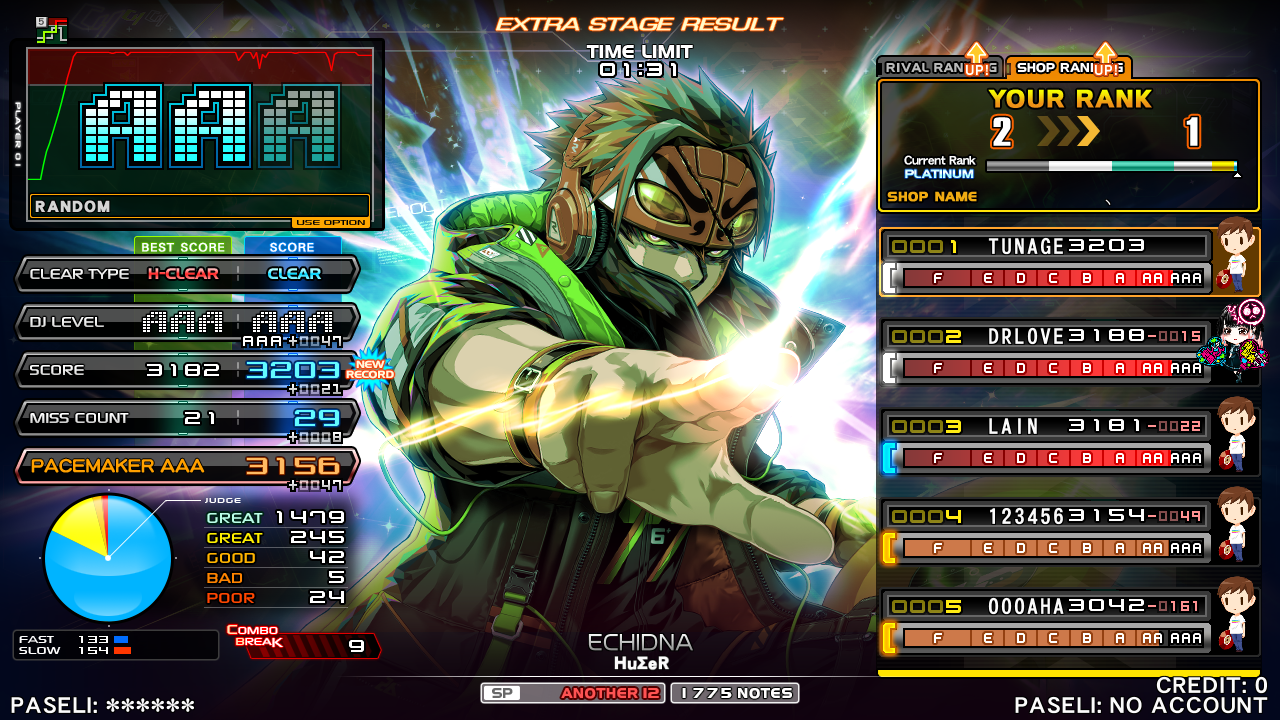Screen dimensions: 1280x720
Task: Select the 123456 player ranking row
Action: pos(1048,532)
